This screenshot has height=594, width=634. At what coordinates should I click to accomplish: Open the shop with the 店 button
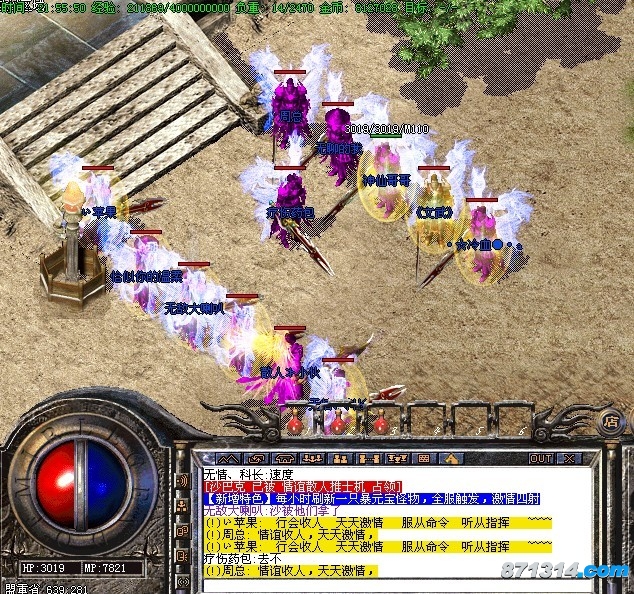click(609, 422)
